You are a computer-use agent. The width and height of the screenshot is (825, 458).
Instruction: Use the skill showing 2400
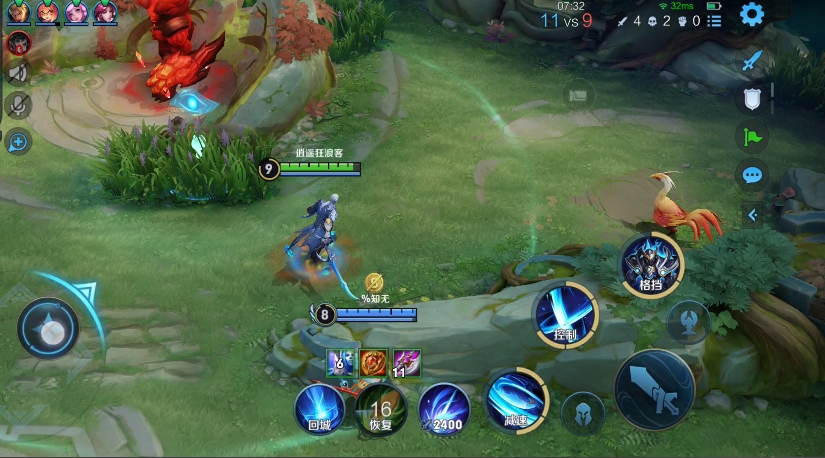coord(443,408)
